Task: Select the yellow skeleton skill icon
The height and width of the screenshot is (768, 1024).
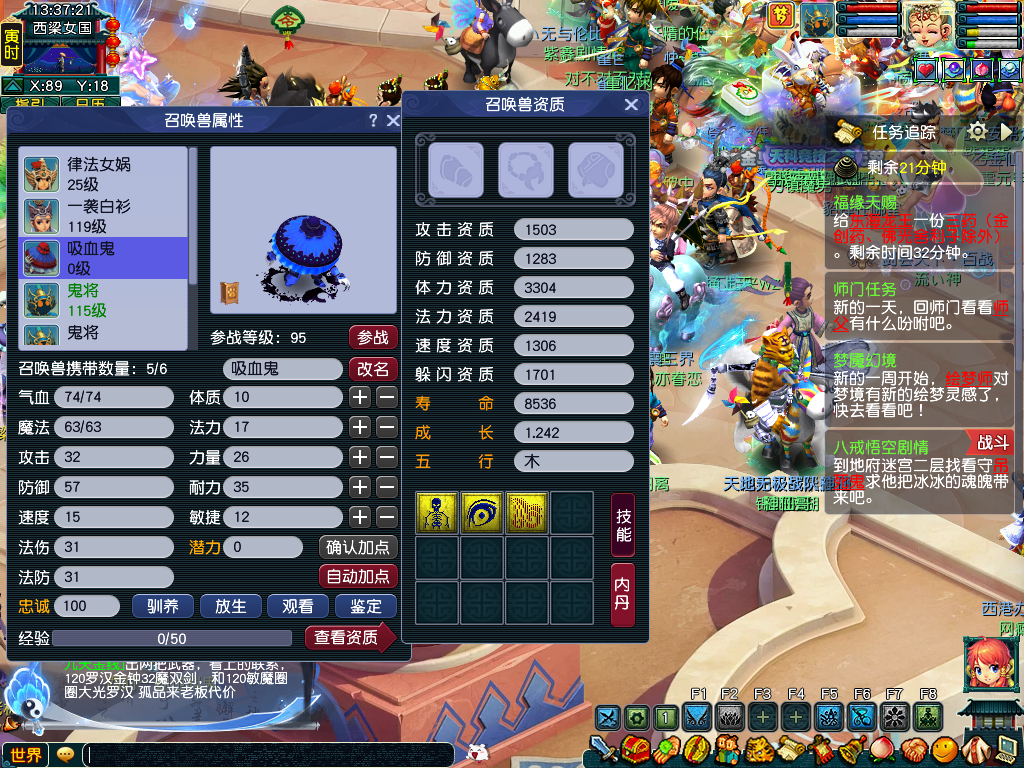Action: pyautogui.click(x=436, y=512)
